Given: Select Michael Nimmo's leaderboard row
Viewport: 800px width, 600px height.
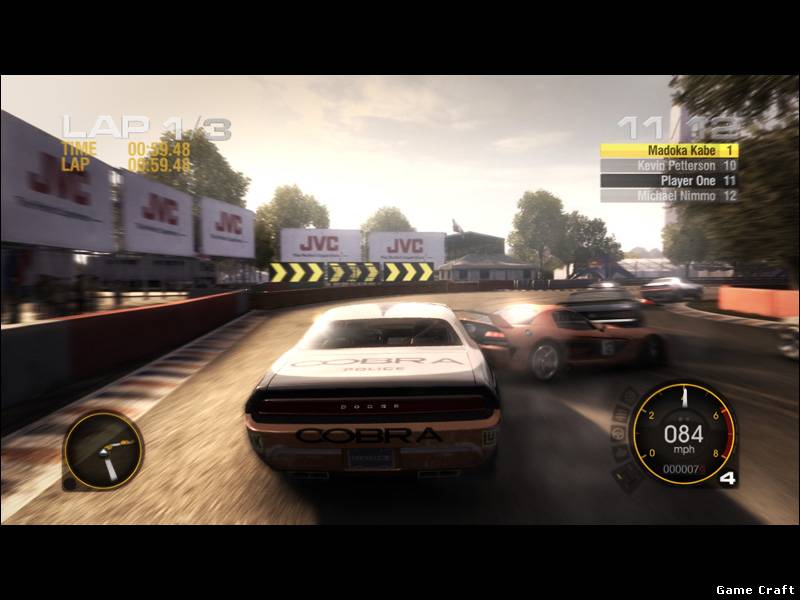Looking at the screenshot, I should click(x=669, y=196).
